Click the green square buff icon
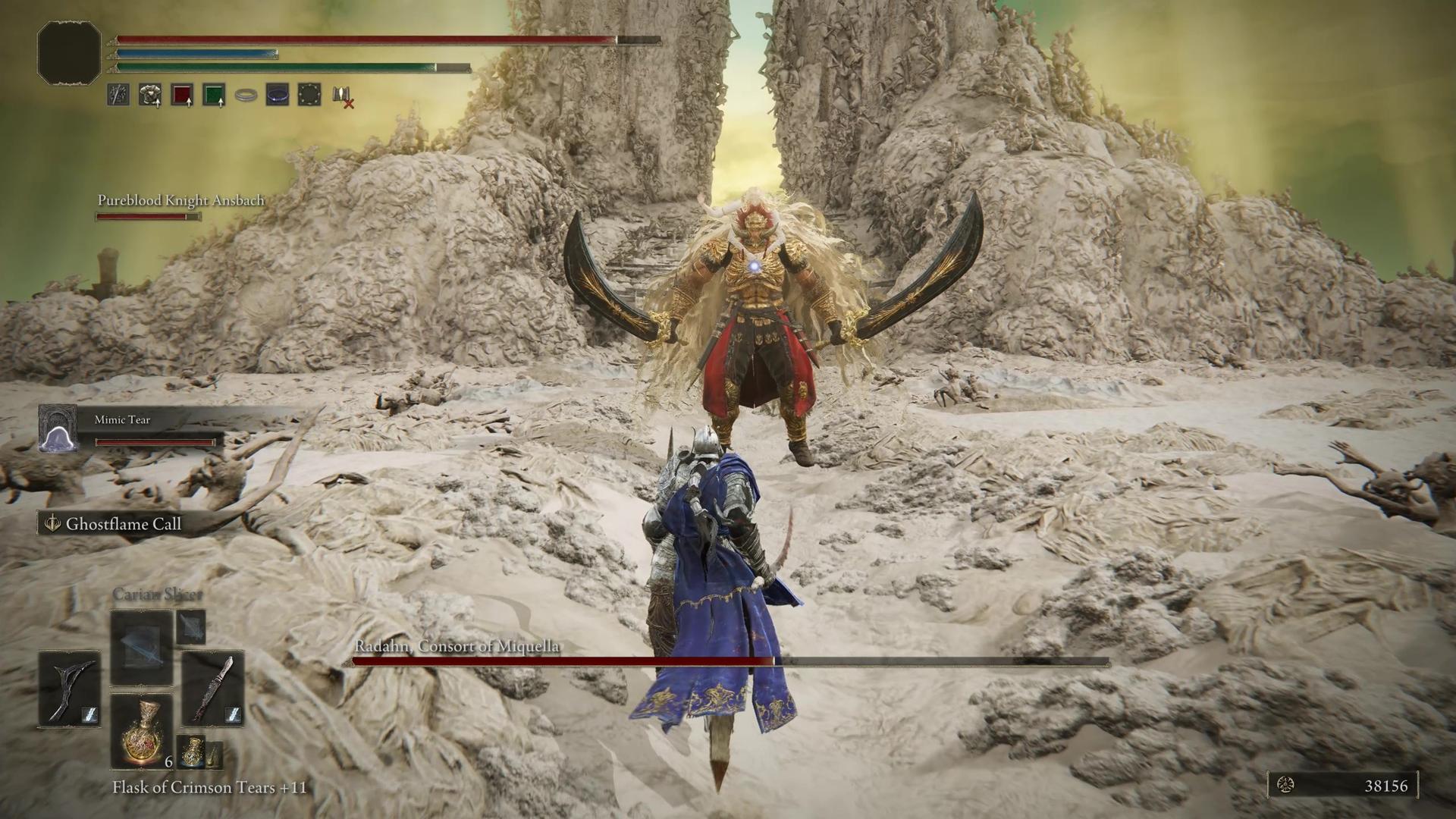 pos(214,95)
